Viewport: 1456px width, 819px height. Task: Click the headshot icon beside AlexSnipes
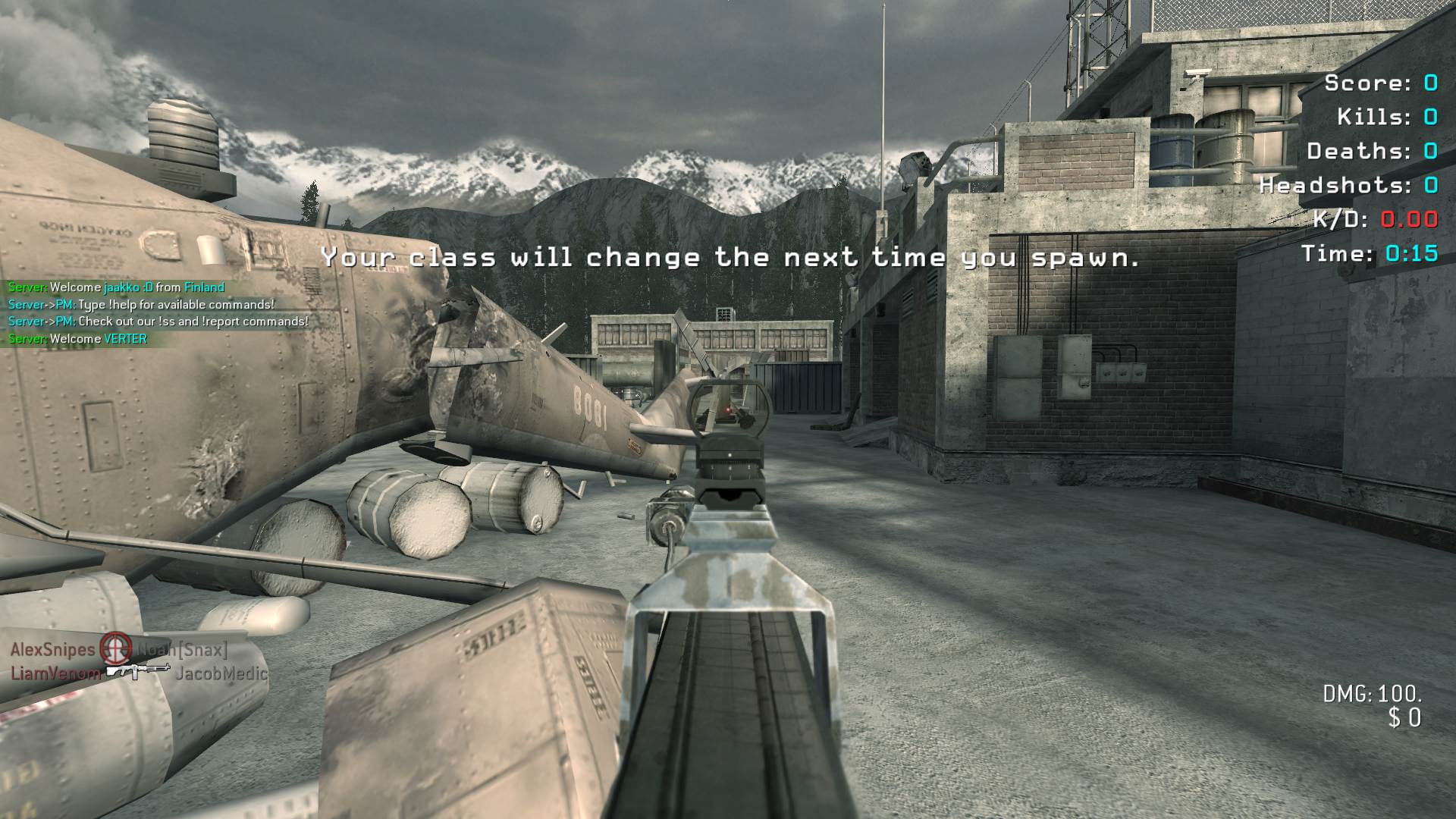(x=115, y=649)
